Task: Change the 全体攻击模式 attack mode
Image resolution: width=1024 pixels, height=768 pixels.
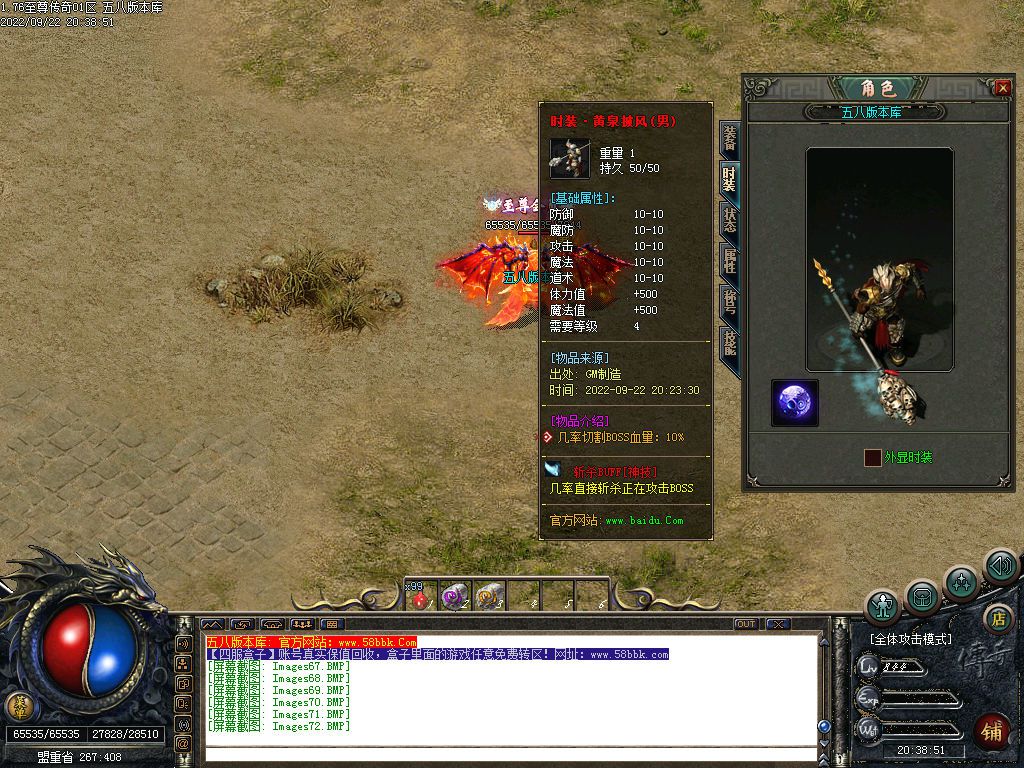Action: click(910, 638)
